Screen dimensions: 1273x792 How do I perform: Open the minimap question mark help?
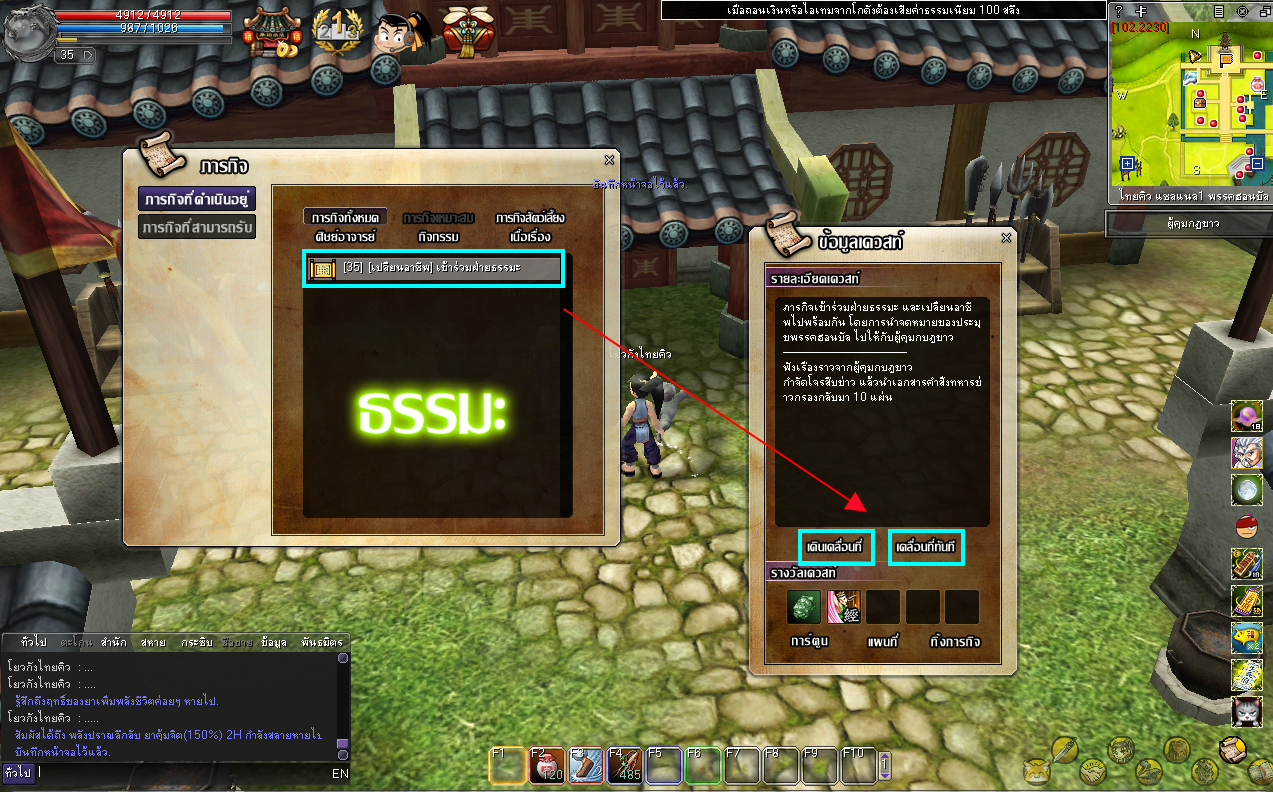1118,10
